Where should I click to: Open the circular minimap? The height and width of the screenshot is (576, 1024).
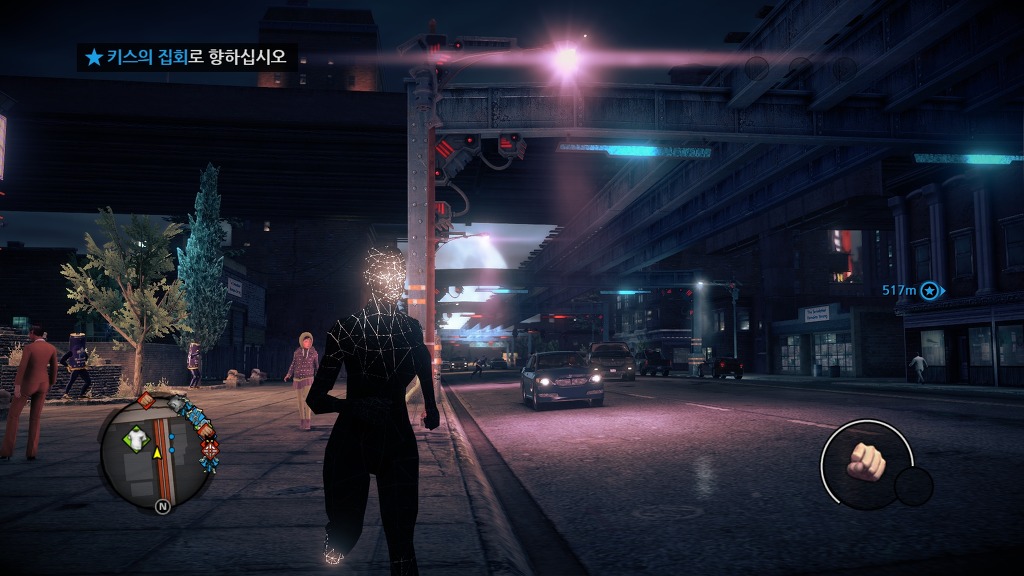(x=158, y=452)
